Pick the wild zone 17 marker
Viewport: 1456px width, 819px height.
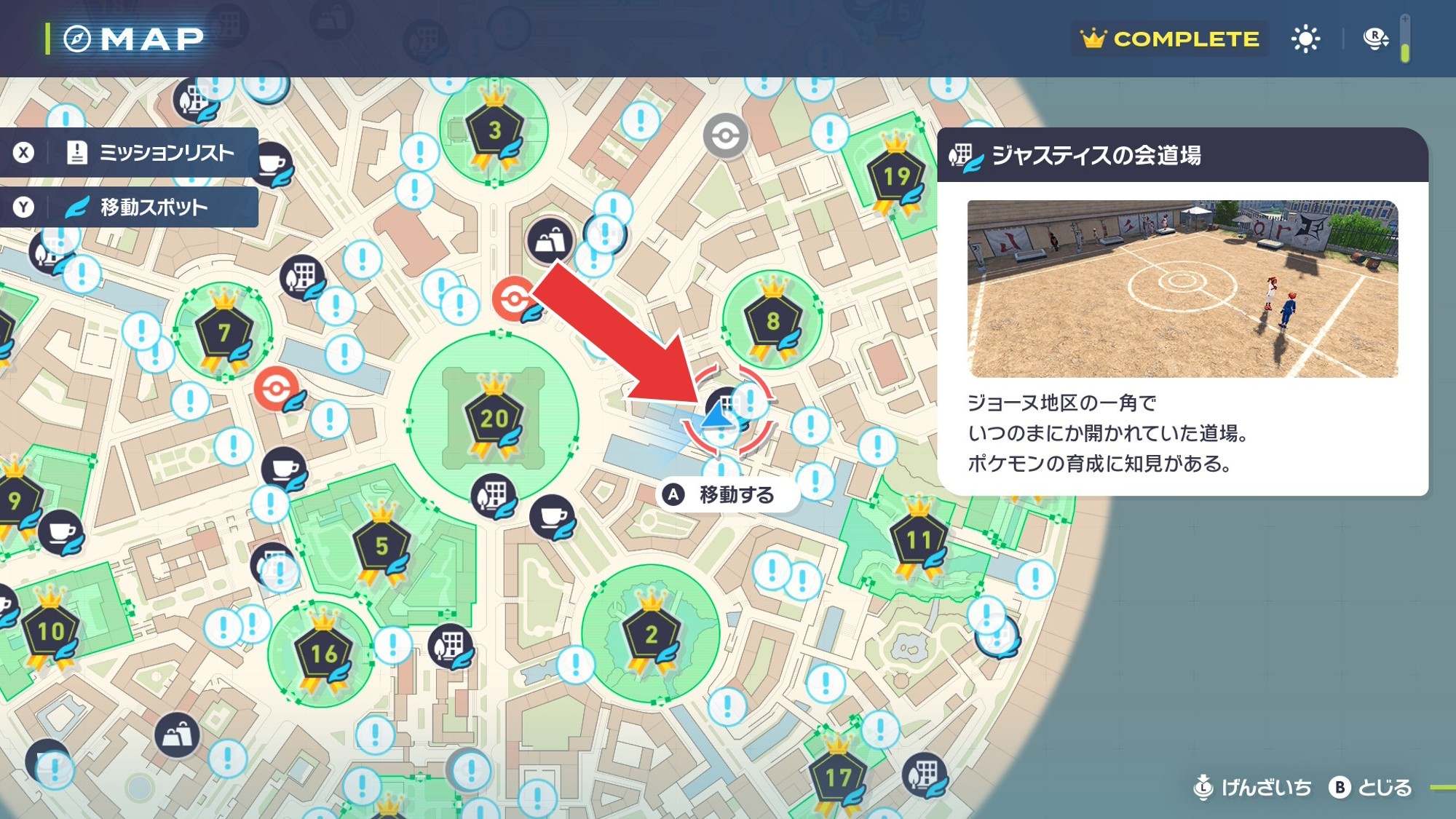(838, 778)
